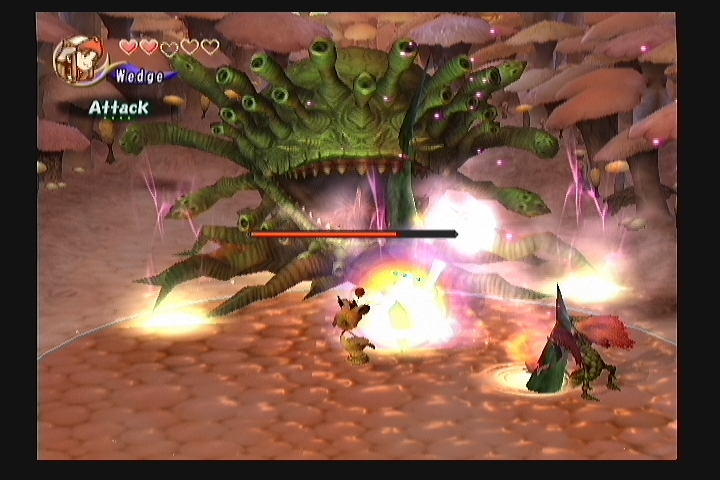The height and width of the screenshot is (480, 720).
Task: Select the Attack command
Action: coord(118,107)
